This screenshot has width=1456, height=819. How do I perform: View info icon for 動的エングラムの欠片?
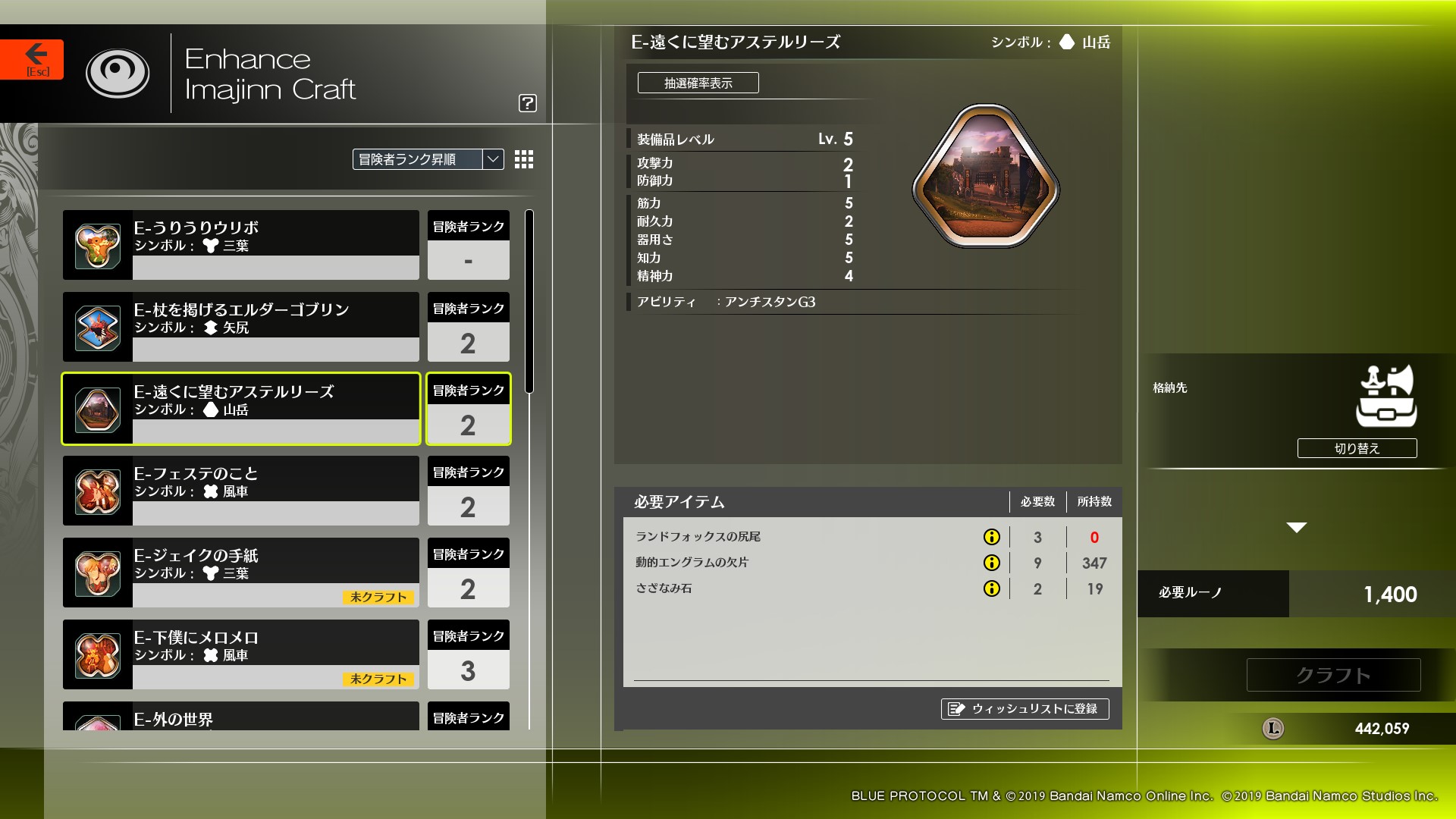[990, 563]
